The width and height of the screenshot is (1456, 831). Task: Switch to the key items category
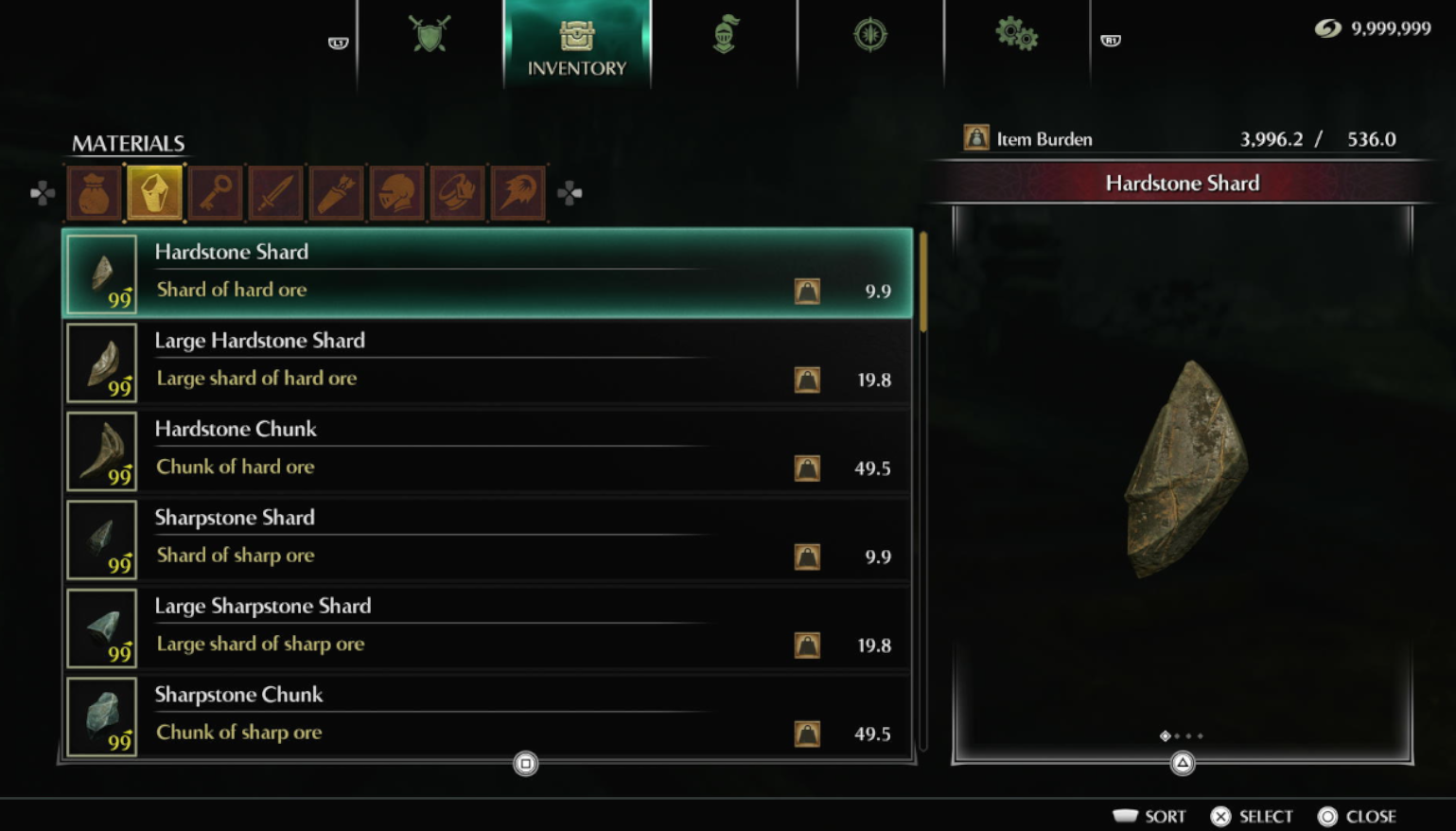216,193
